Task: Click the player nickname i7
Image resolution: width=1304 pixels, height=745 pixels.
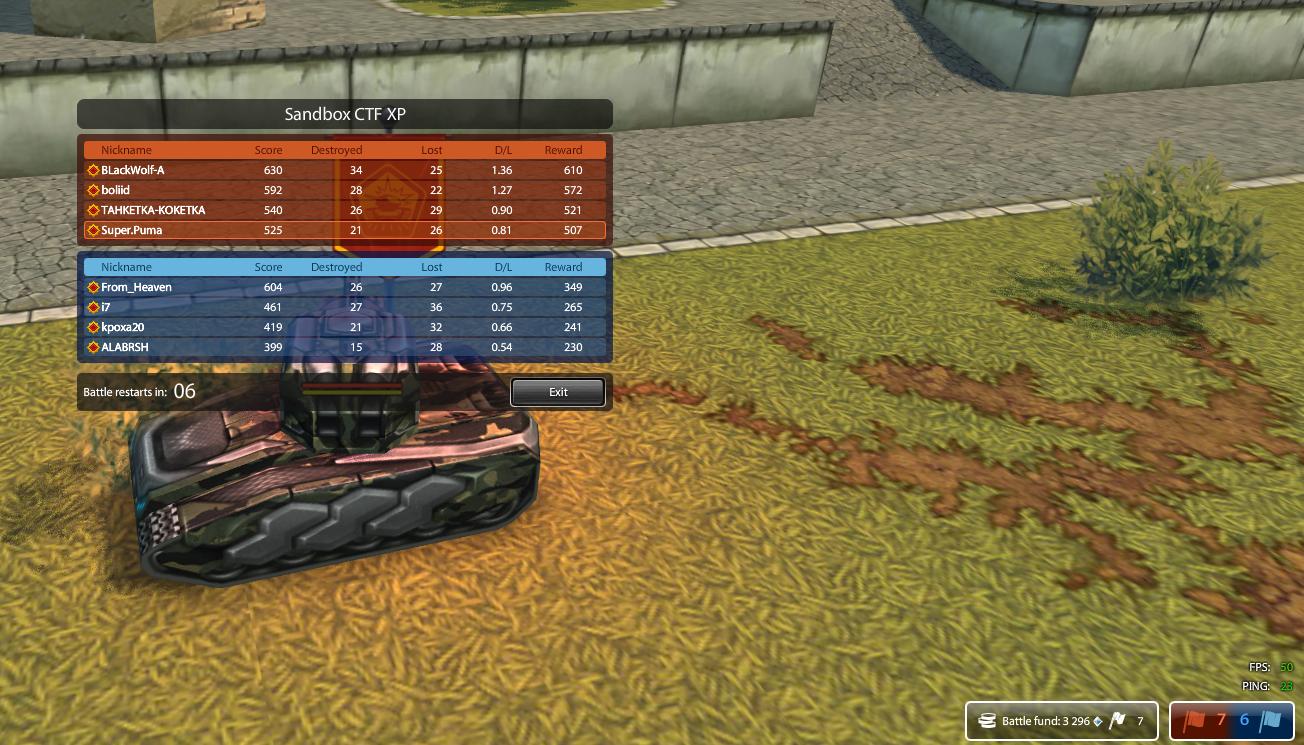Action: click(104, 307)
